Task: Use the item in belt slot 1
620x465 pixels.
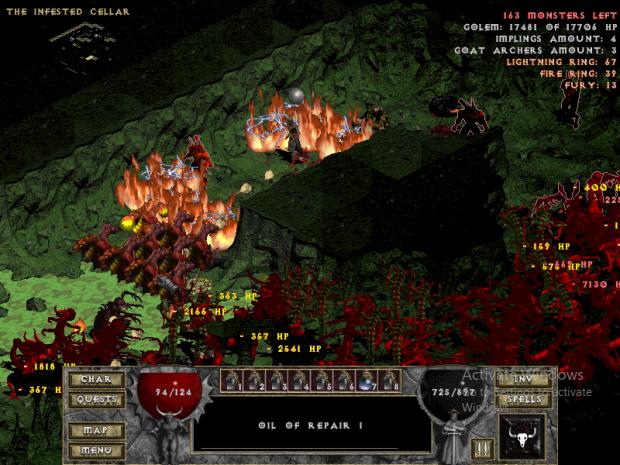Action: 229,380
